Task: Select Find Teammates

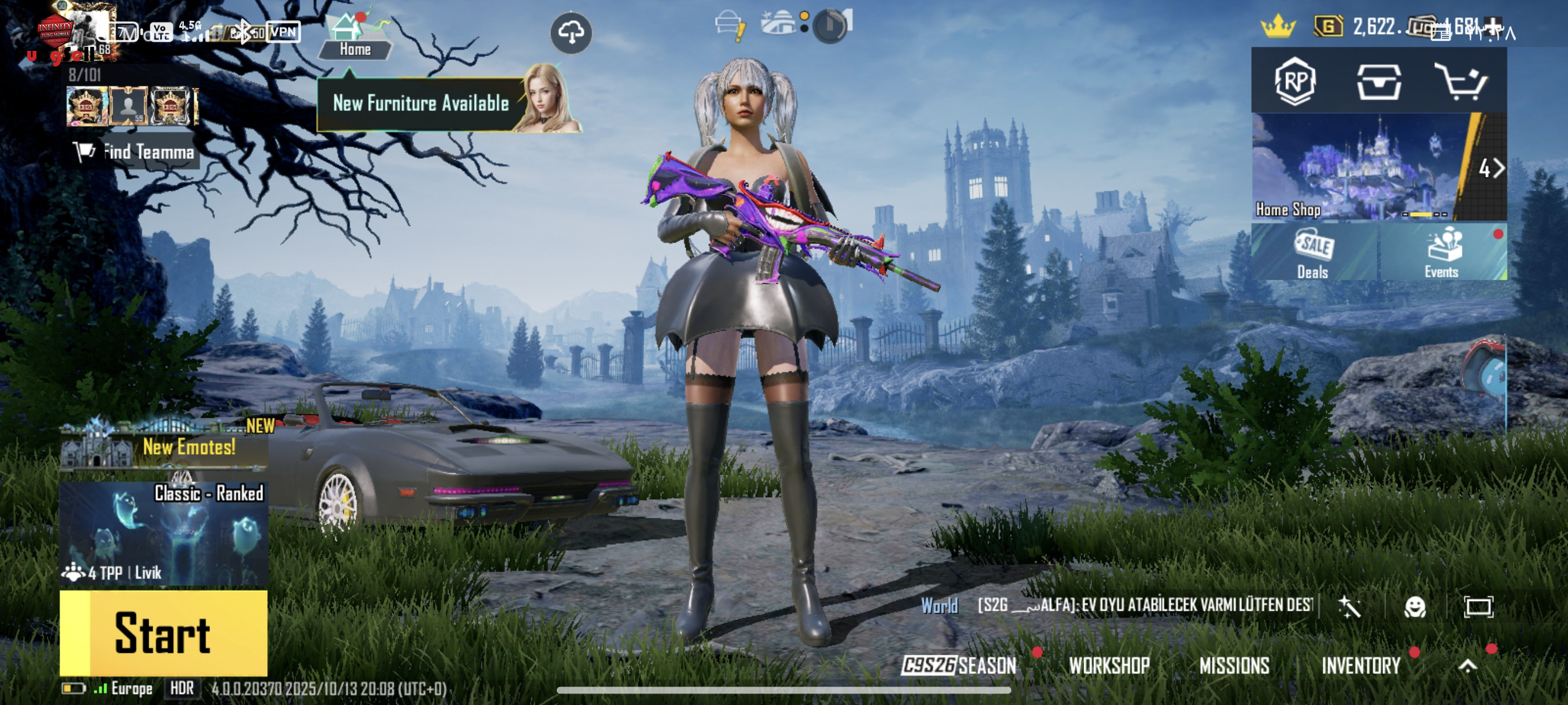Action: [135, 151]
